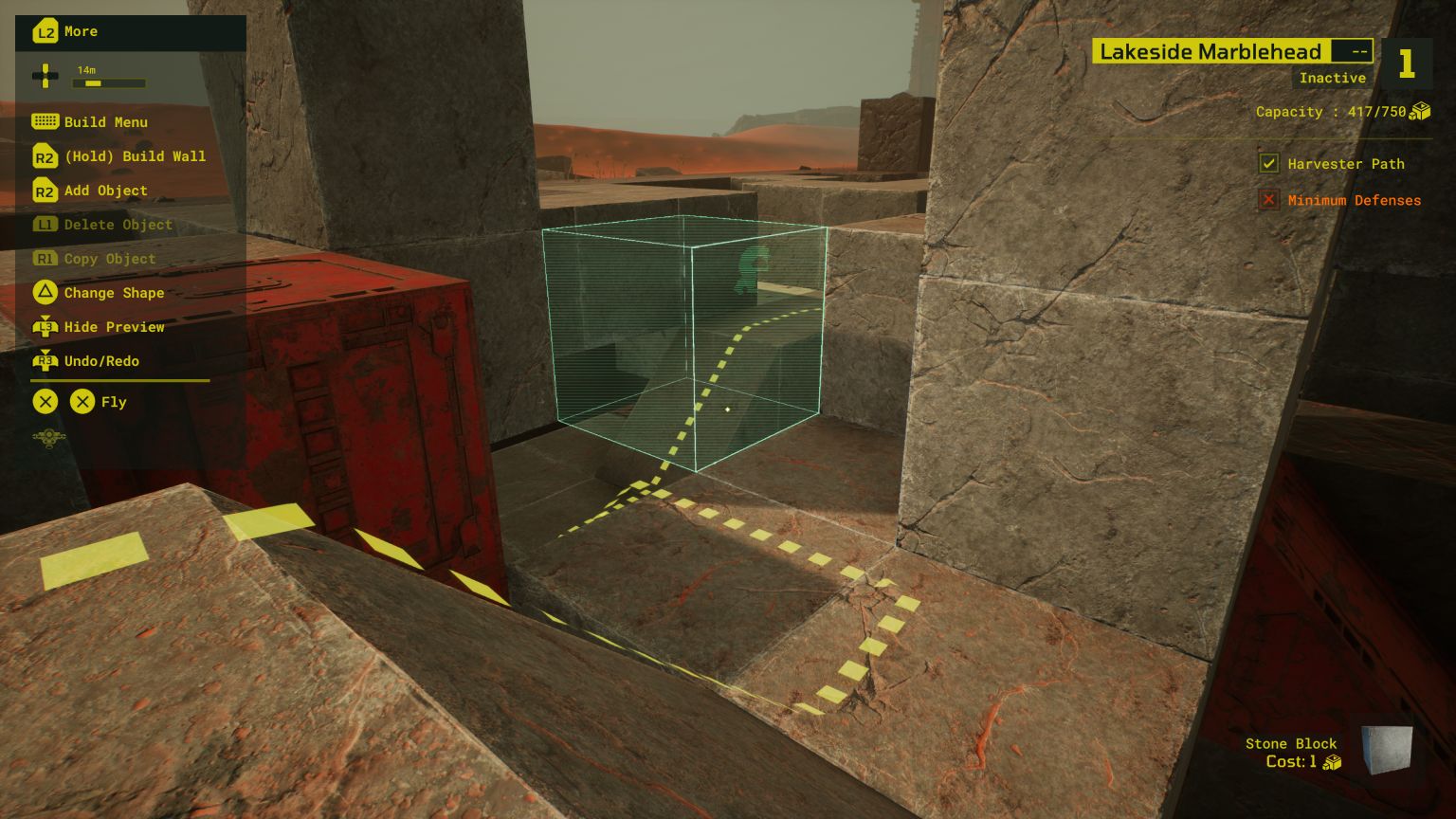Click the Stone Block preview thumbnail

[x=1387, y=750]
